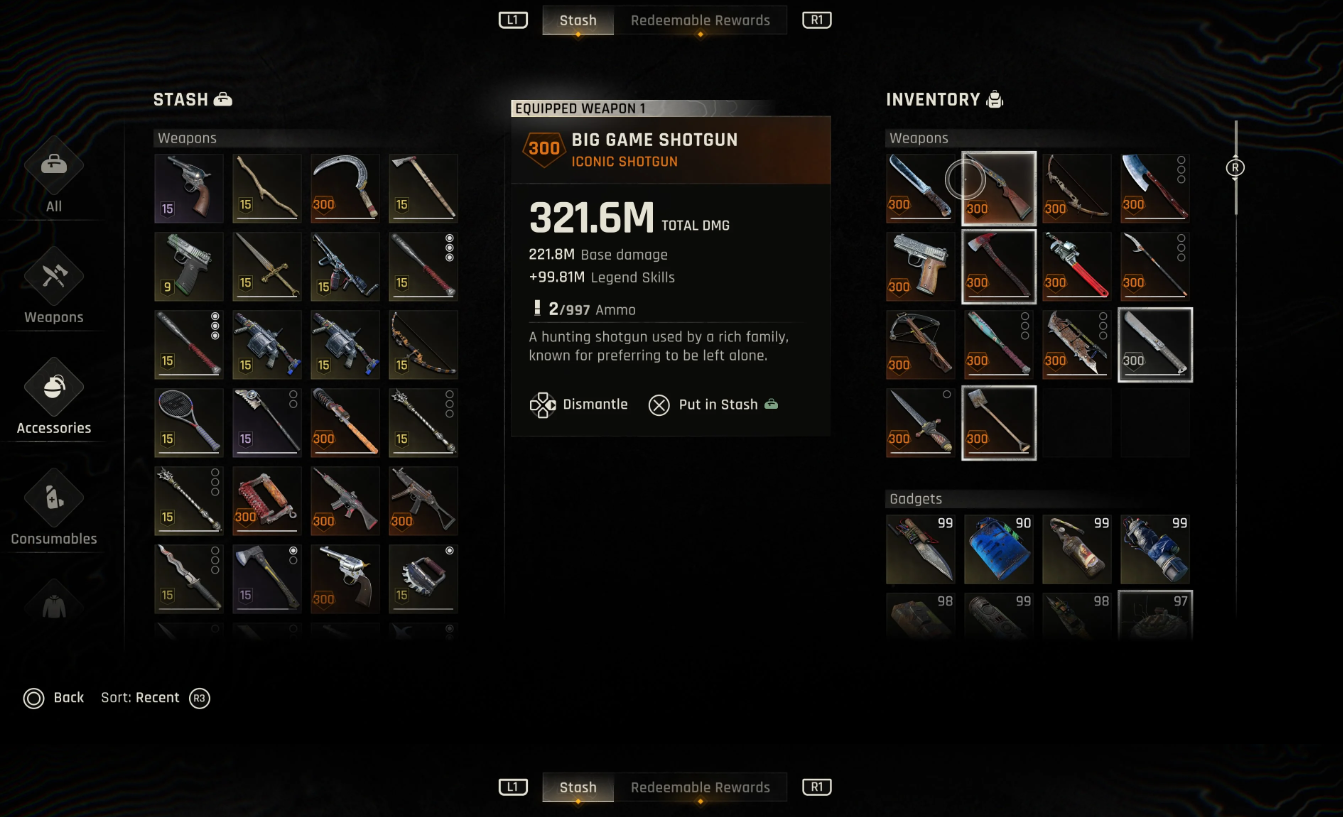Select the sickle in the stash
This screenshot has width=1343, height=817.
tap(345, 188)
